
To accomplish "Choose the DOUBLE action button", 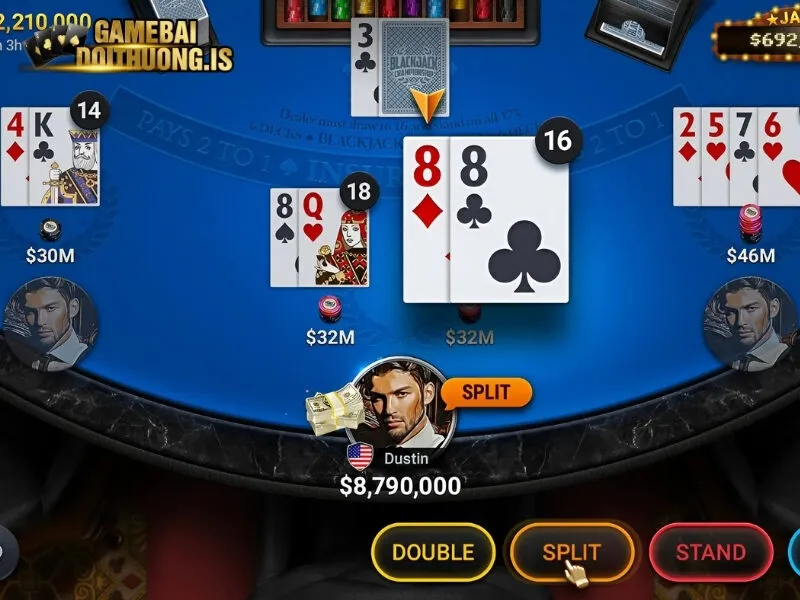I will coord(432,552).
